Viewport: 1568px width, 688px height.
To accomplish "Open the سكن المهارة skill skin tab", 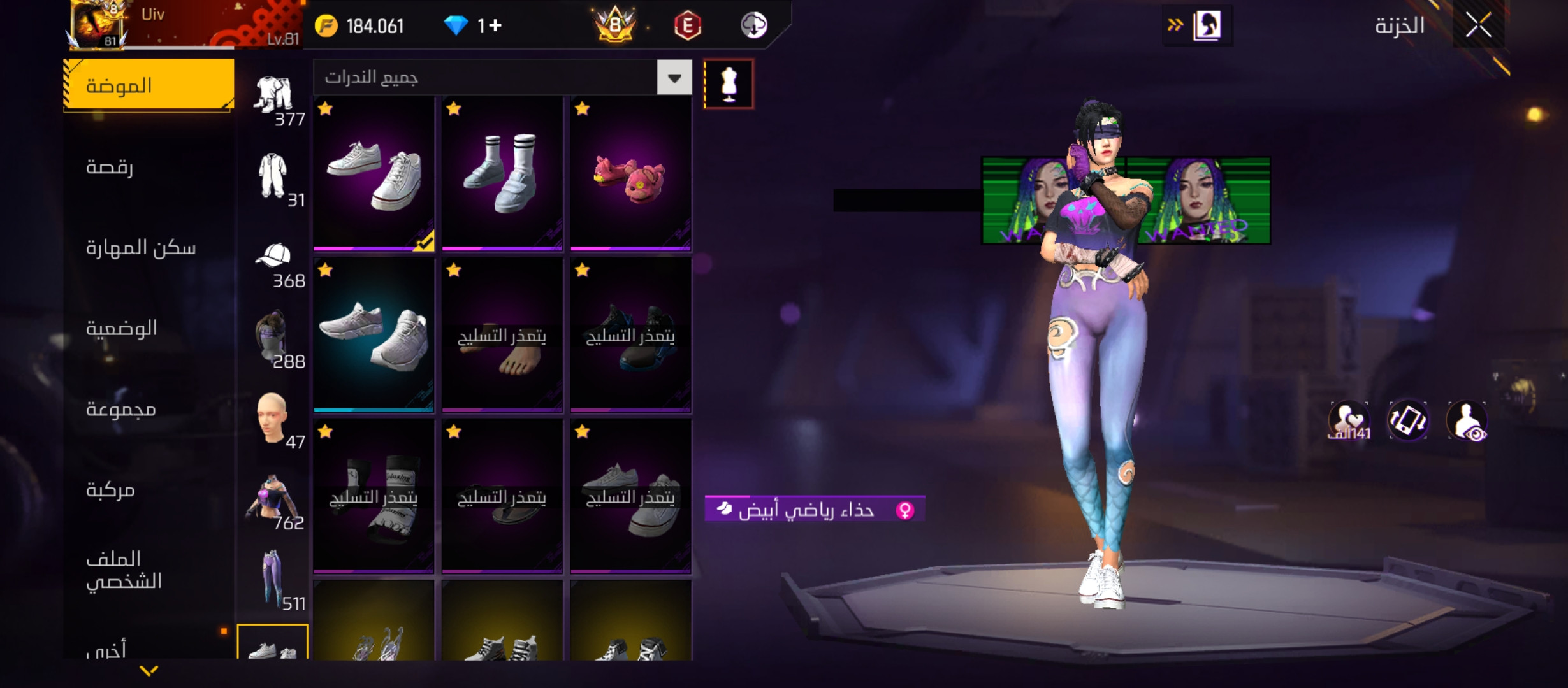I will click(141, 248).
